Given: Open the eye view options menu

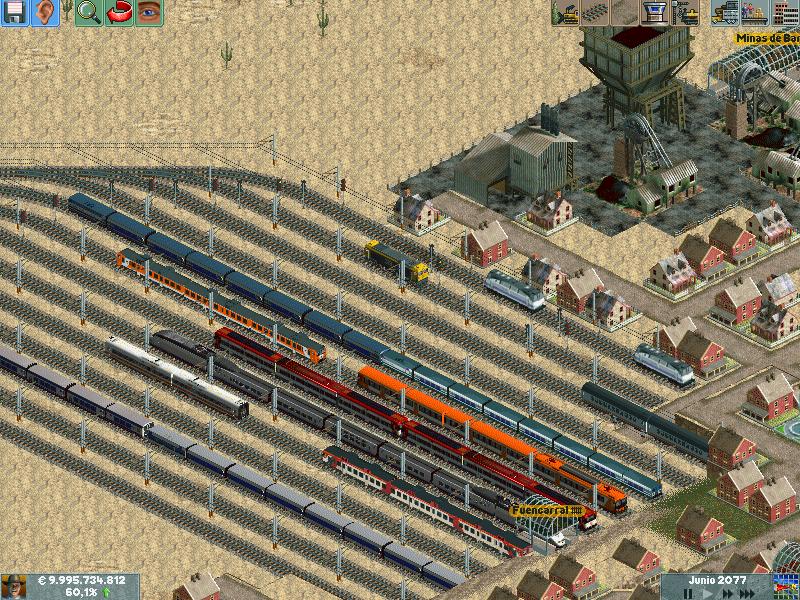Looking at the screenshot, I should point(148,12).
